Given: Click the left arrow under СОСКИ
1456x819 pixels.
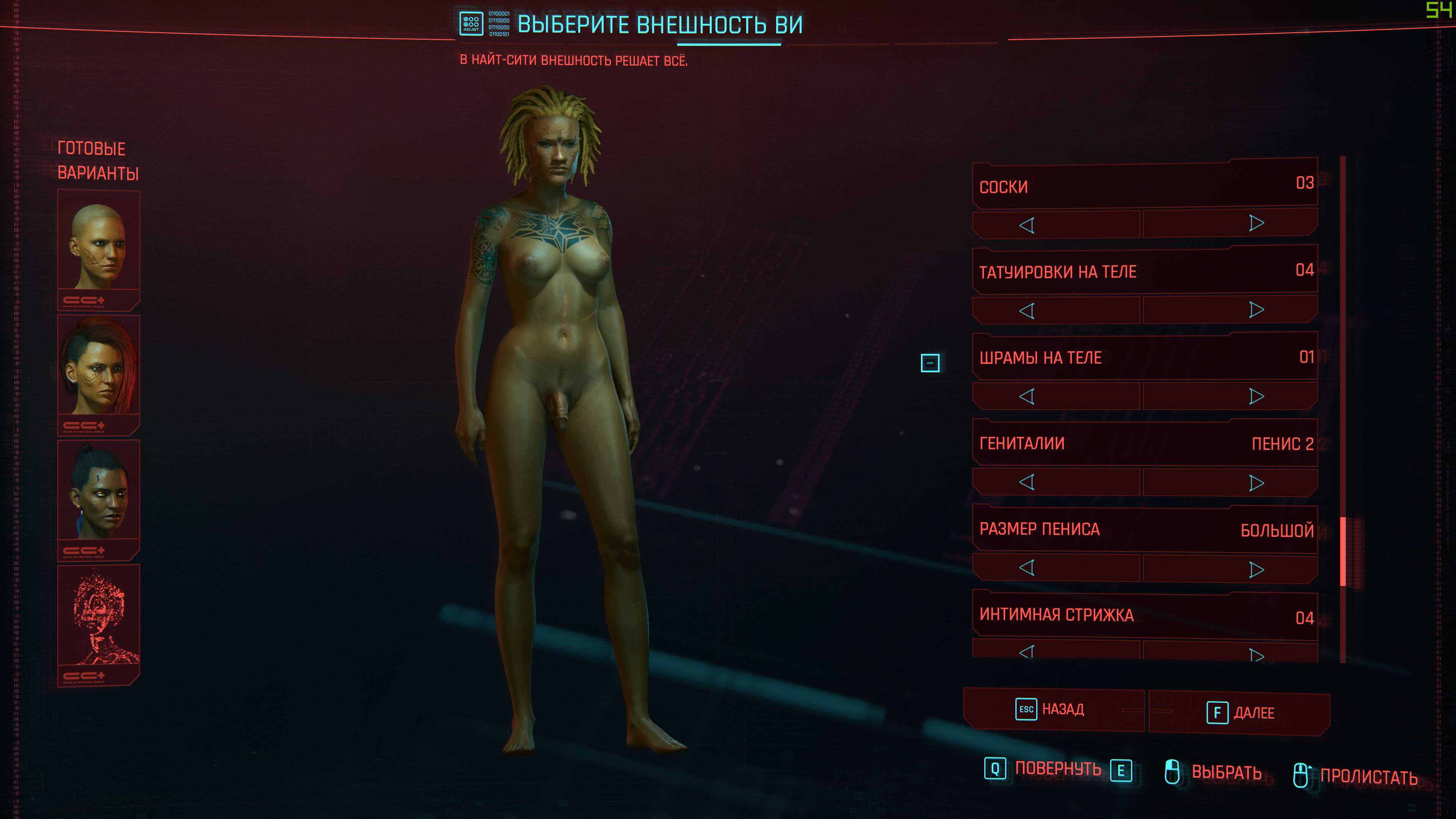Looking at the screenshot, I should tap(1027, 225).
